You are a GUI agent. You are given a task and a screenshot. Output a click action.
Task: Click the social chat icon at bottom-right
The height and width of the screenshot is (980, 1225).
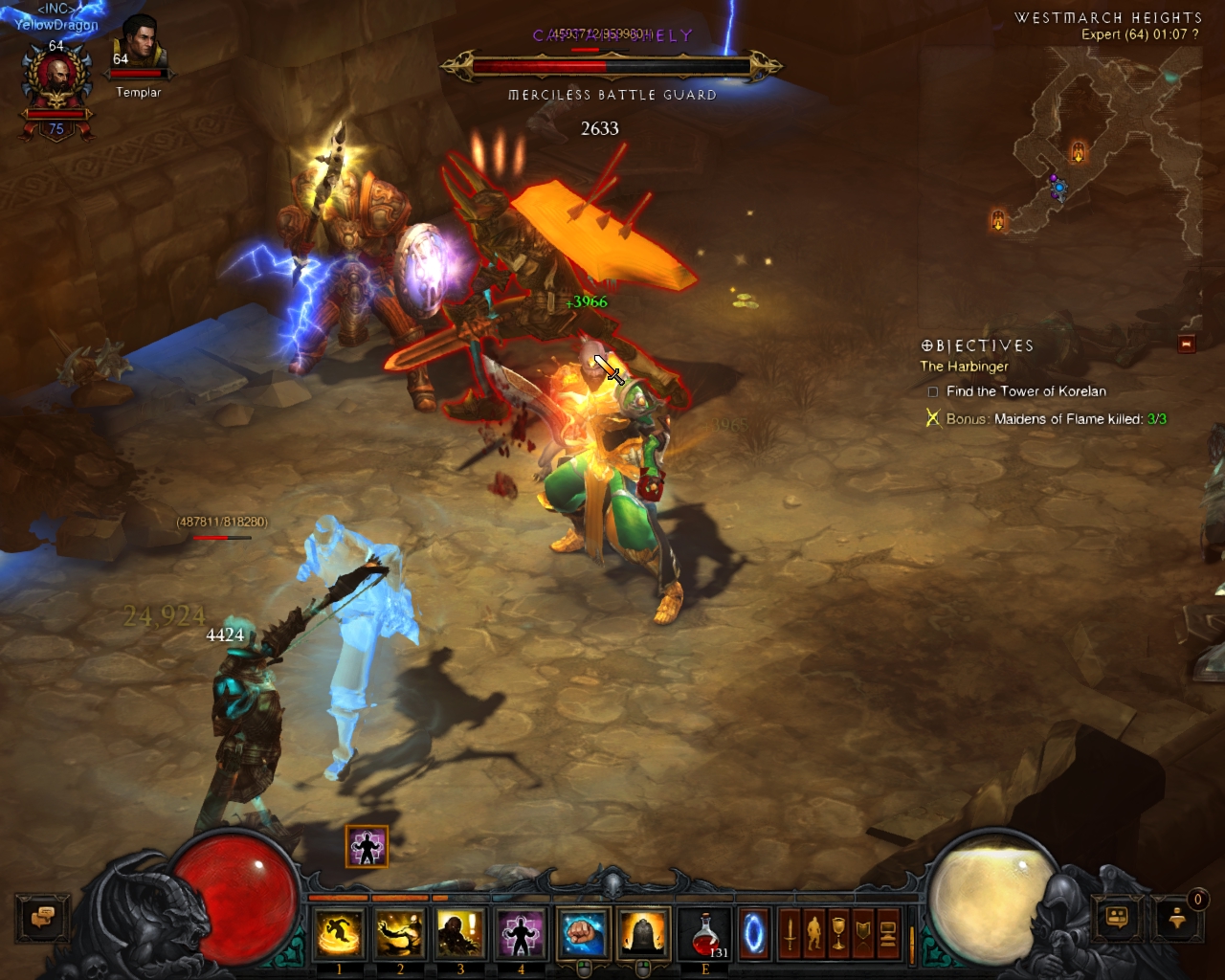pyautogui.click(x=1117, y=920)
